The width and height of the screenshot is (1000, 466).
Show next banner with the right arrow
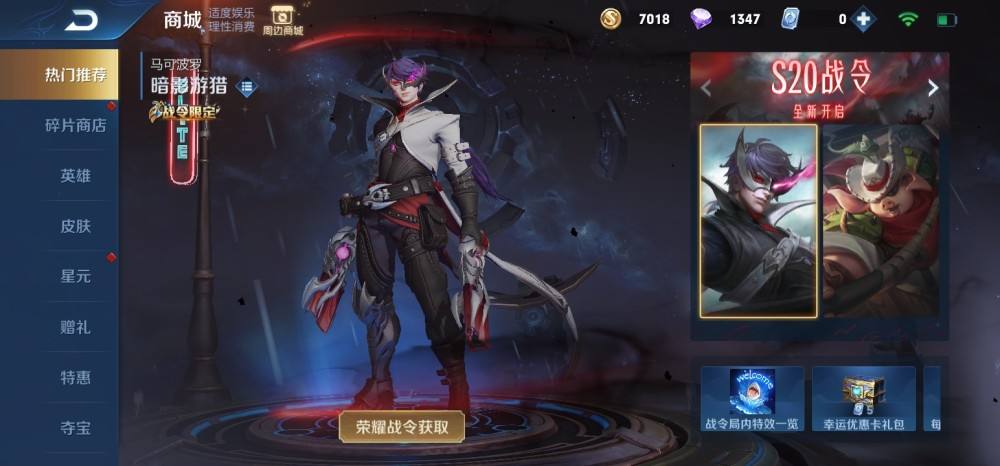pyautogui.click(x=933, y=88)
